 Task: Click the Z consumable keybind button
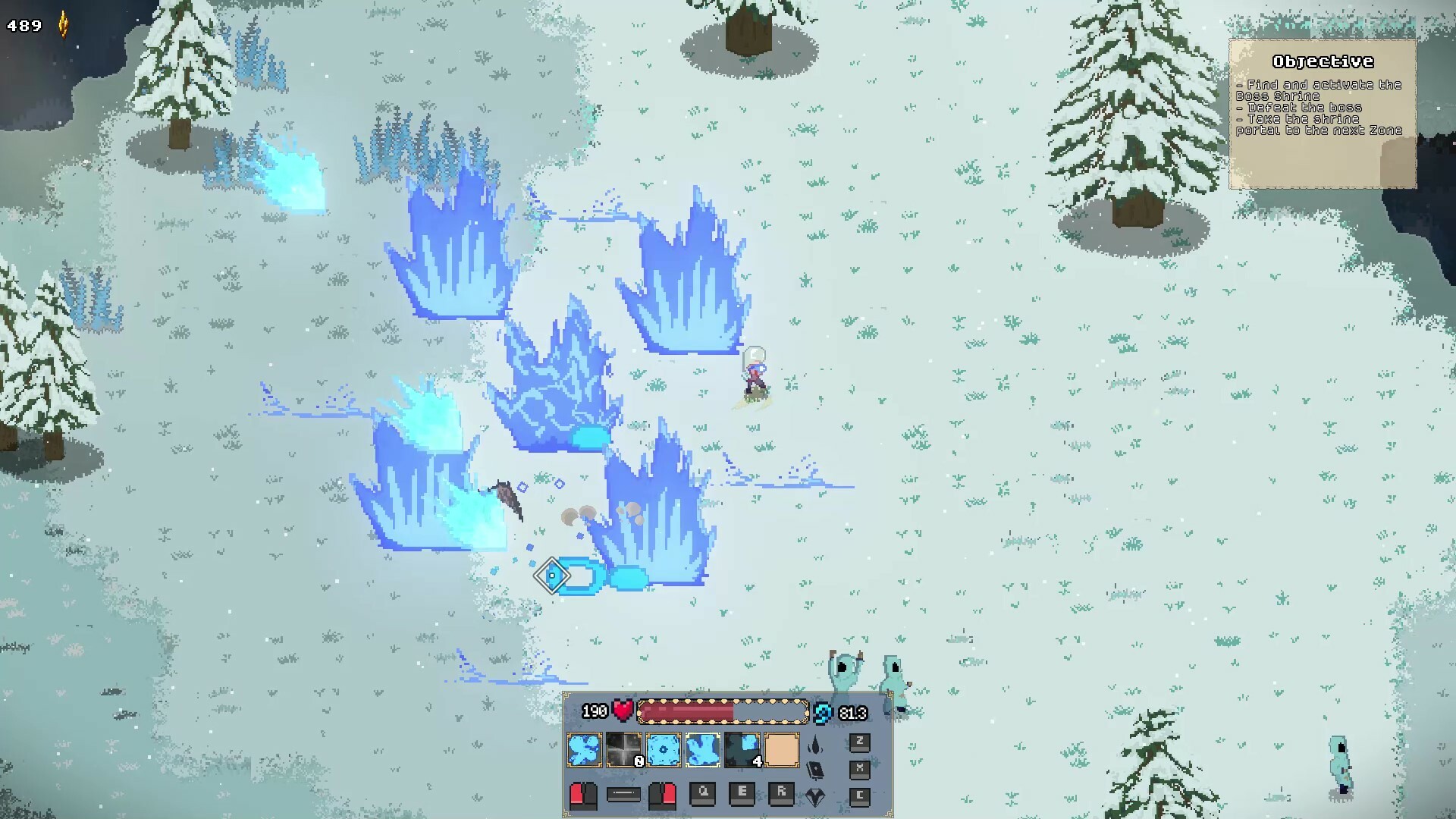[859, 741]
